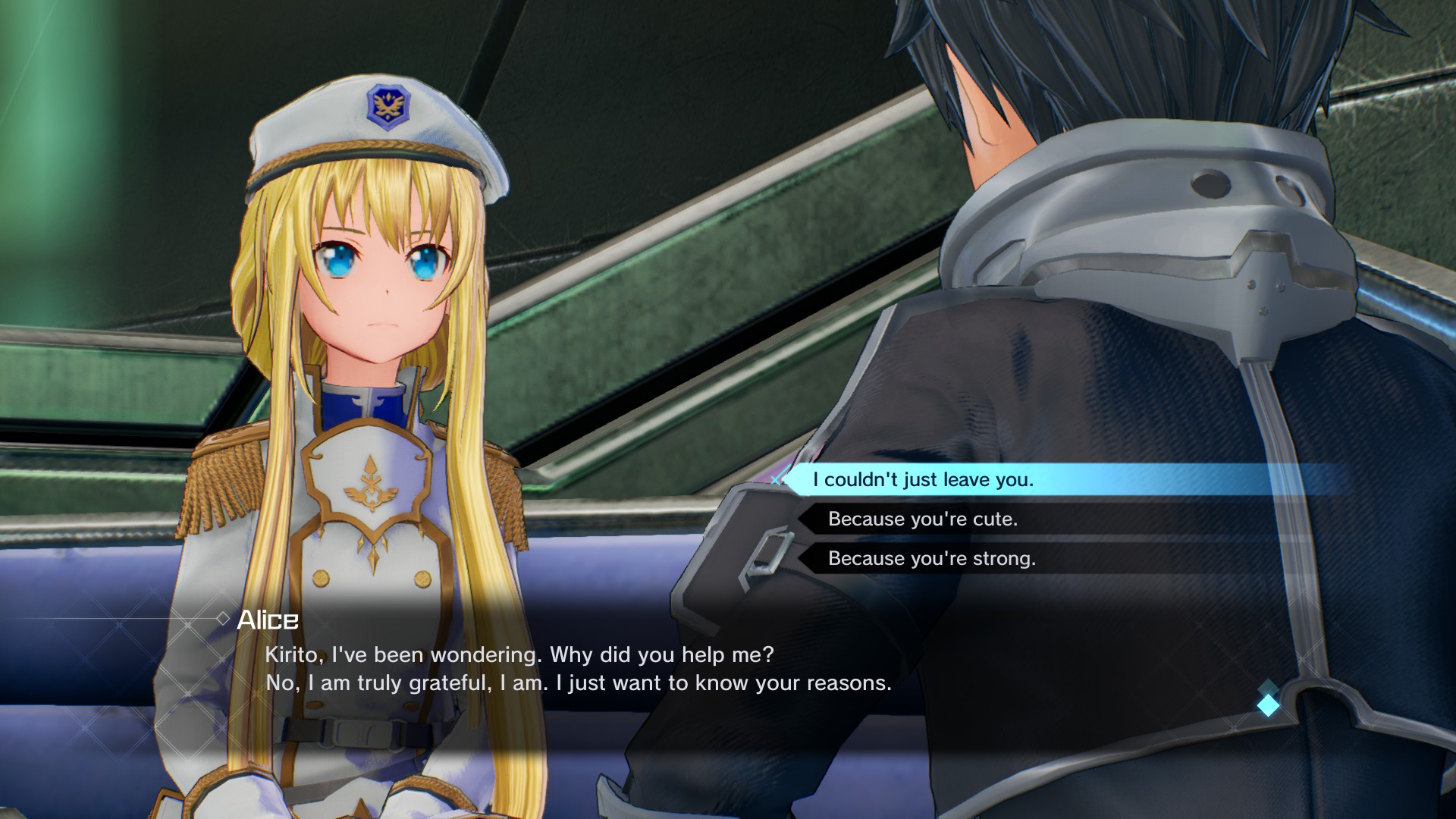Select the "Because you're cute." response
The width and height of the screenshot is (1456, 819).
click(922, 519)
